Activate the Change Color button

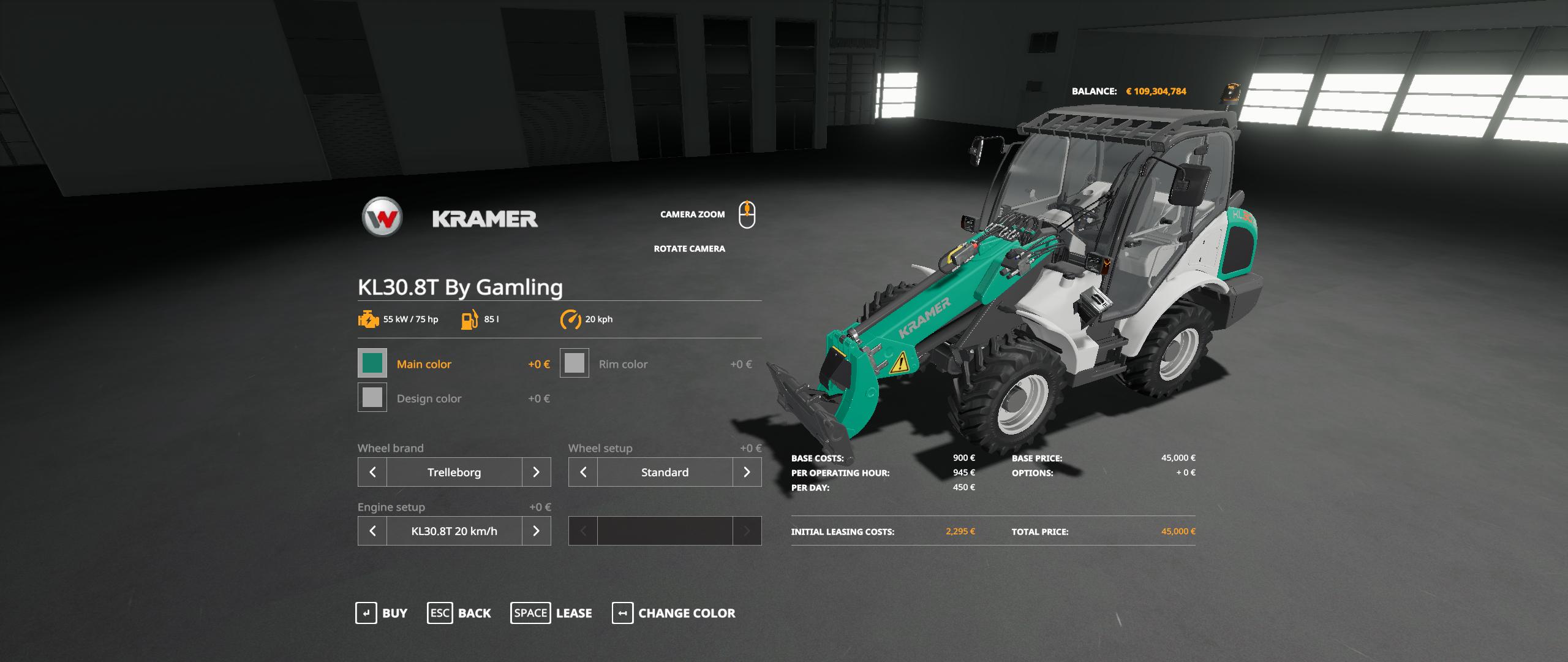coord(674,613)
